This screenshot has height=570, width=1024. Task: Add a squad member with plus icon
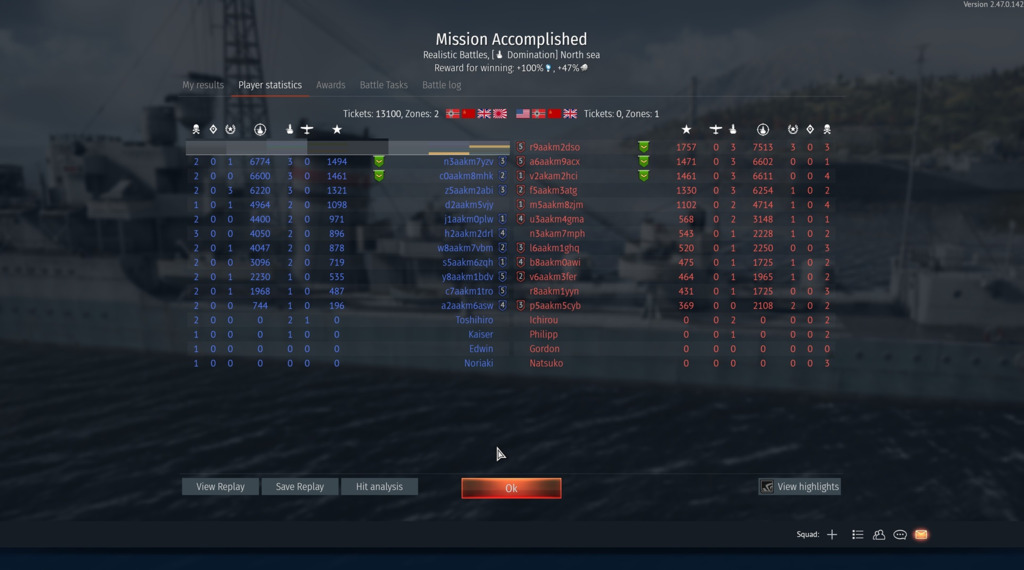click(832, 535)
